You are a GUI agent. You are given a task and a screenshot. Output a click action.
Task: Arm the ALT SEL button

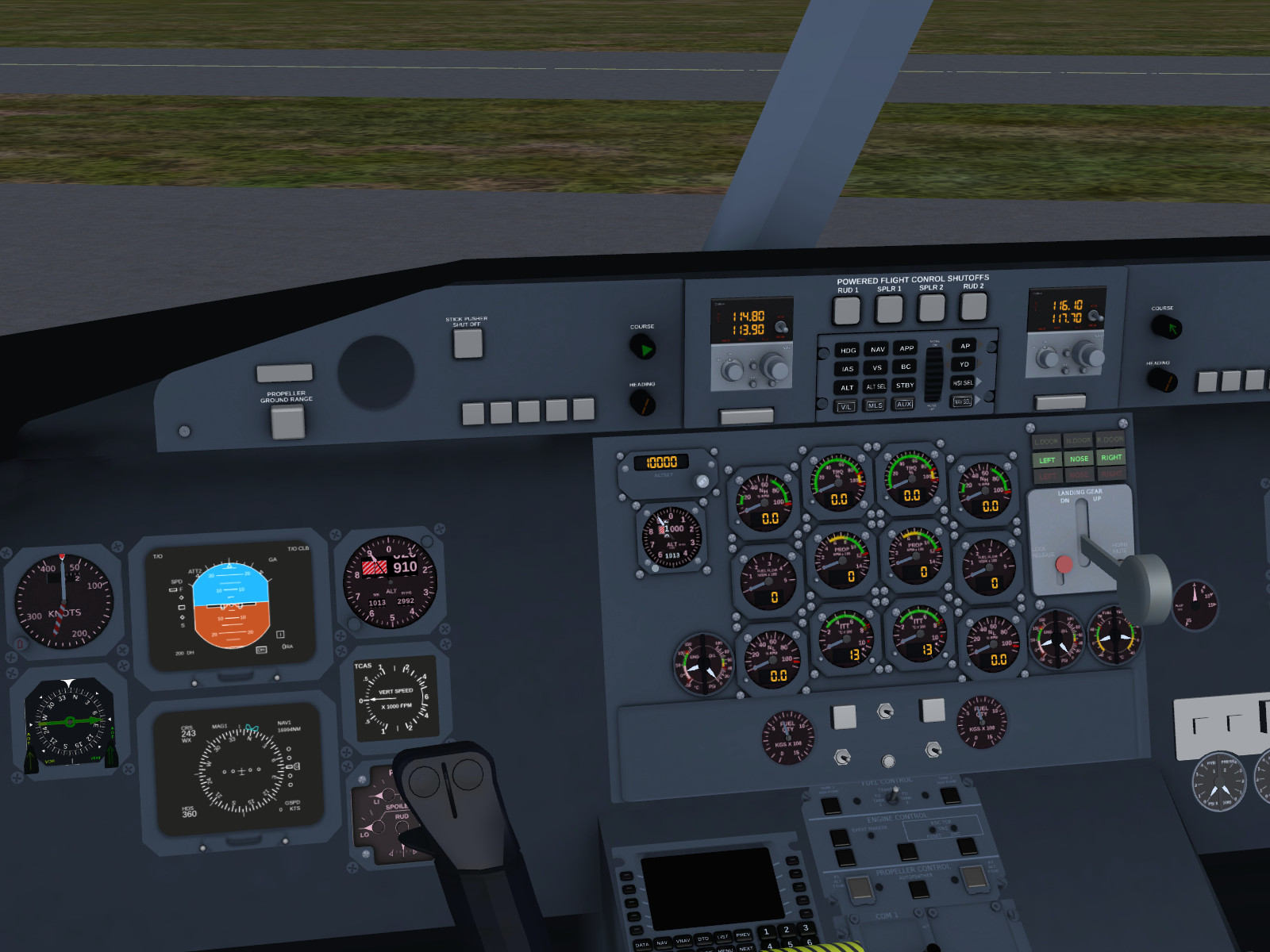(876, 386)
